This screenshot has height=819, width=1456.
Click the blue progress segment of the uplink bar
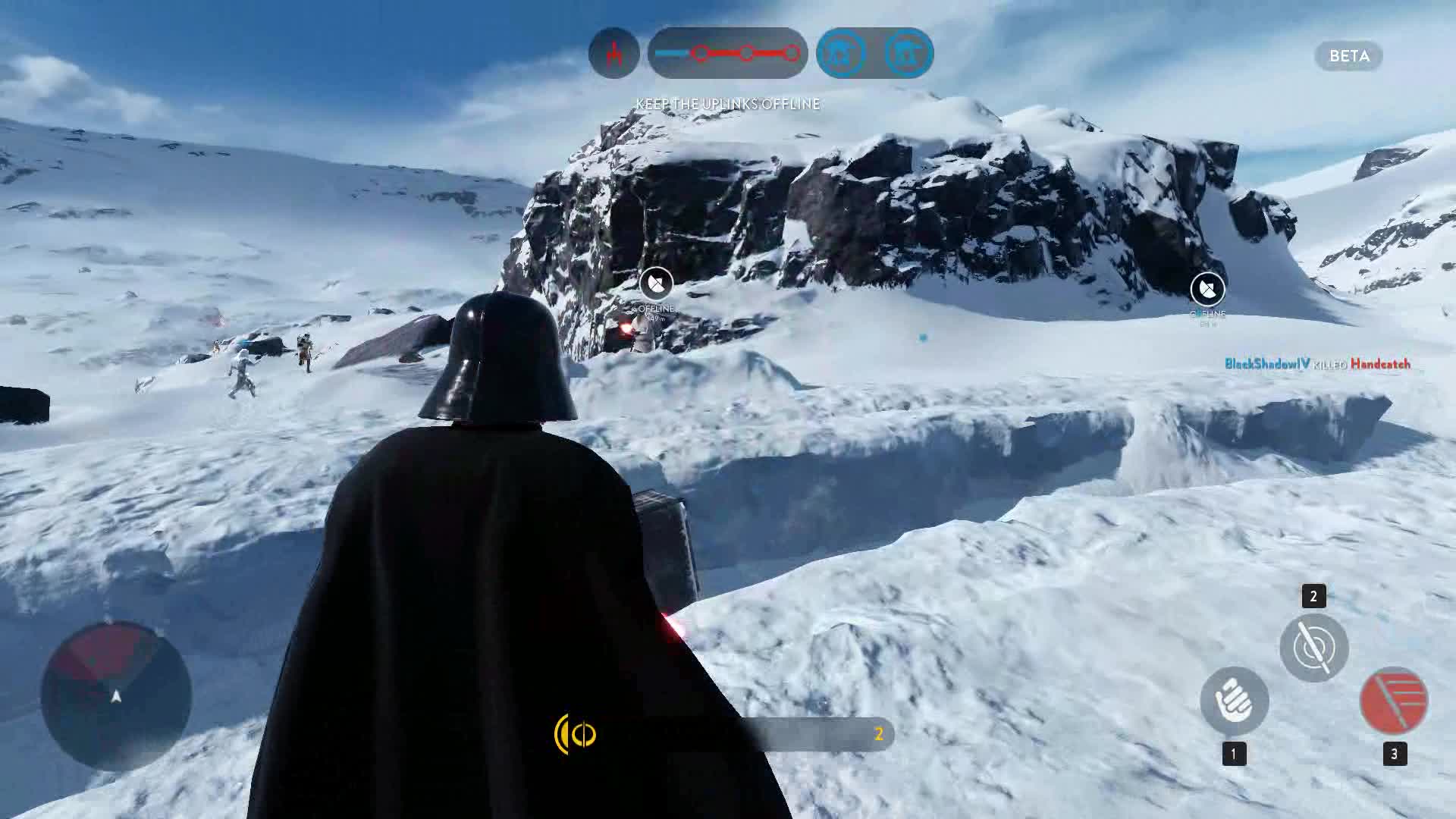(x=670, y=53)
